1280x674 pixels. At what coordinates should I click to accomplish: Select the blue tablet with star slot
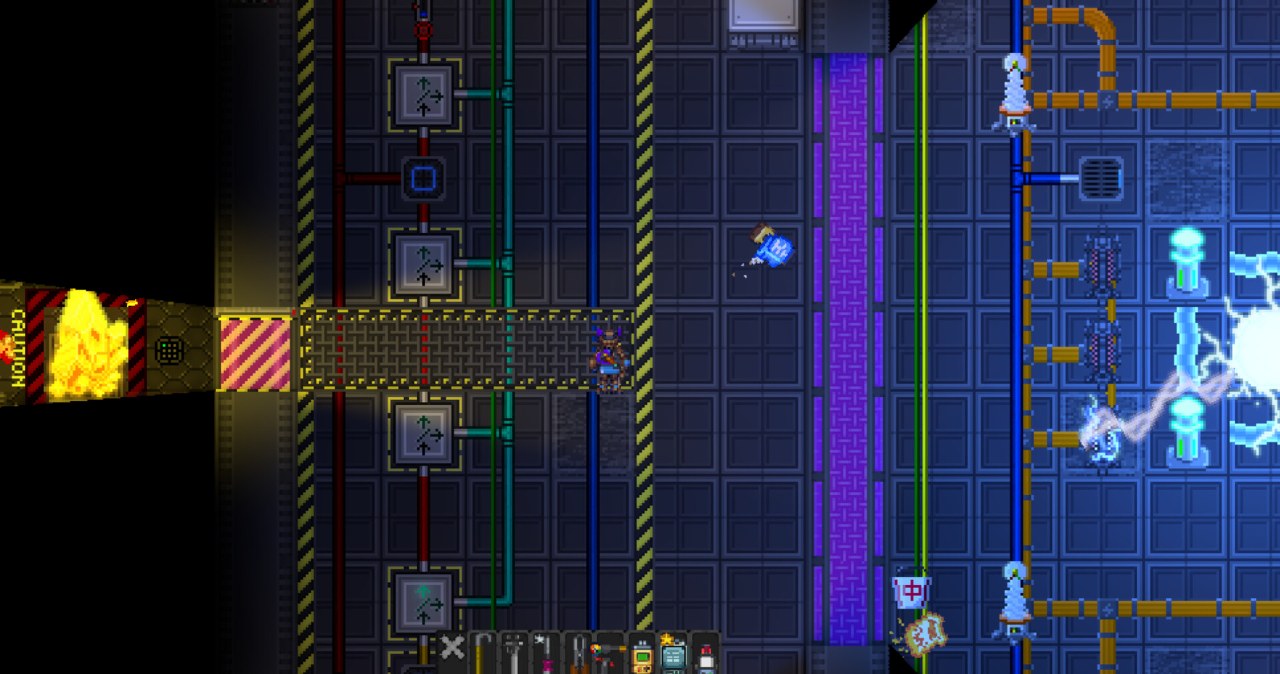pyautogui.click(x=673, y=654)
